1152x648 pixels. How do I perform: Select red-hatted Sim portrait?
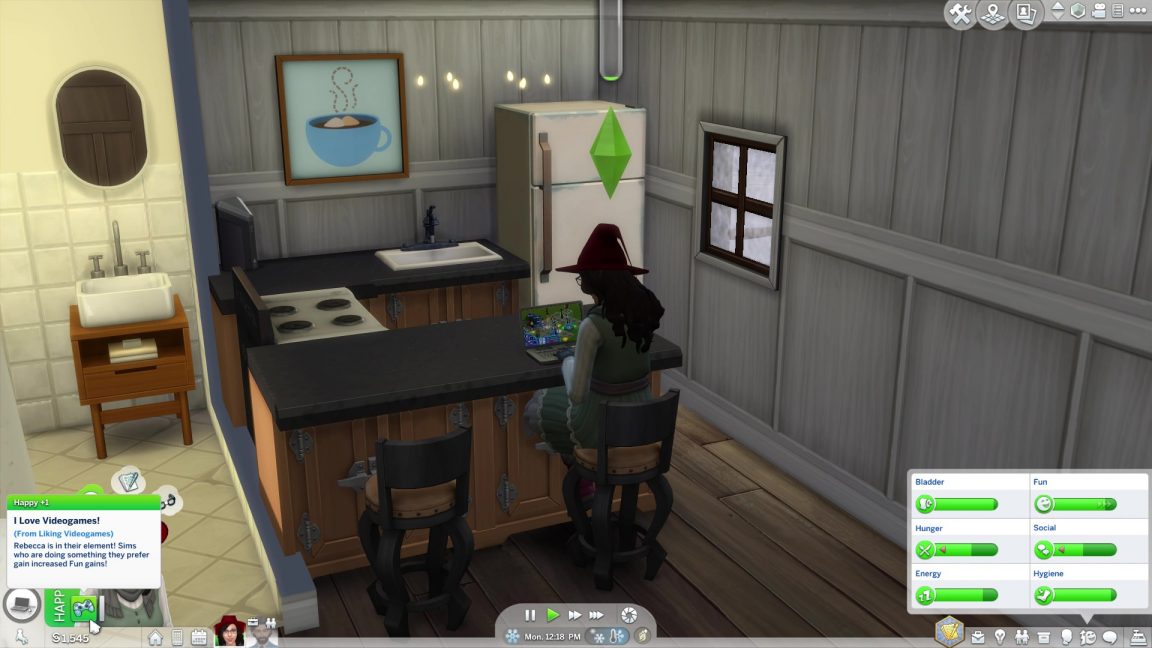pyautogui.click(x=230, y=632)
